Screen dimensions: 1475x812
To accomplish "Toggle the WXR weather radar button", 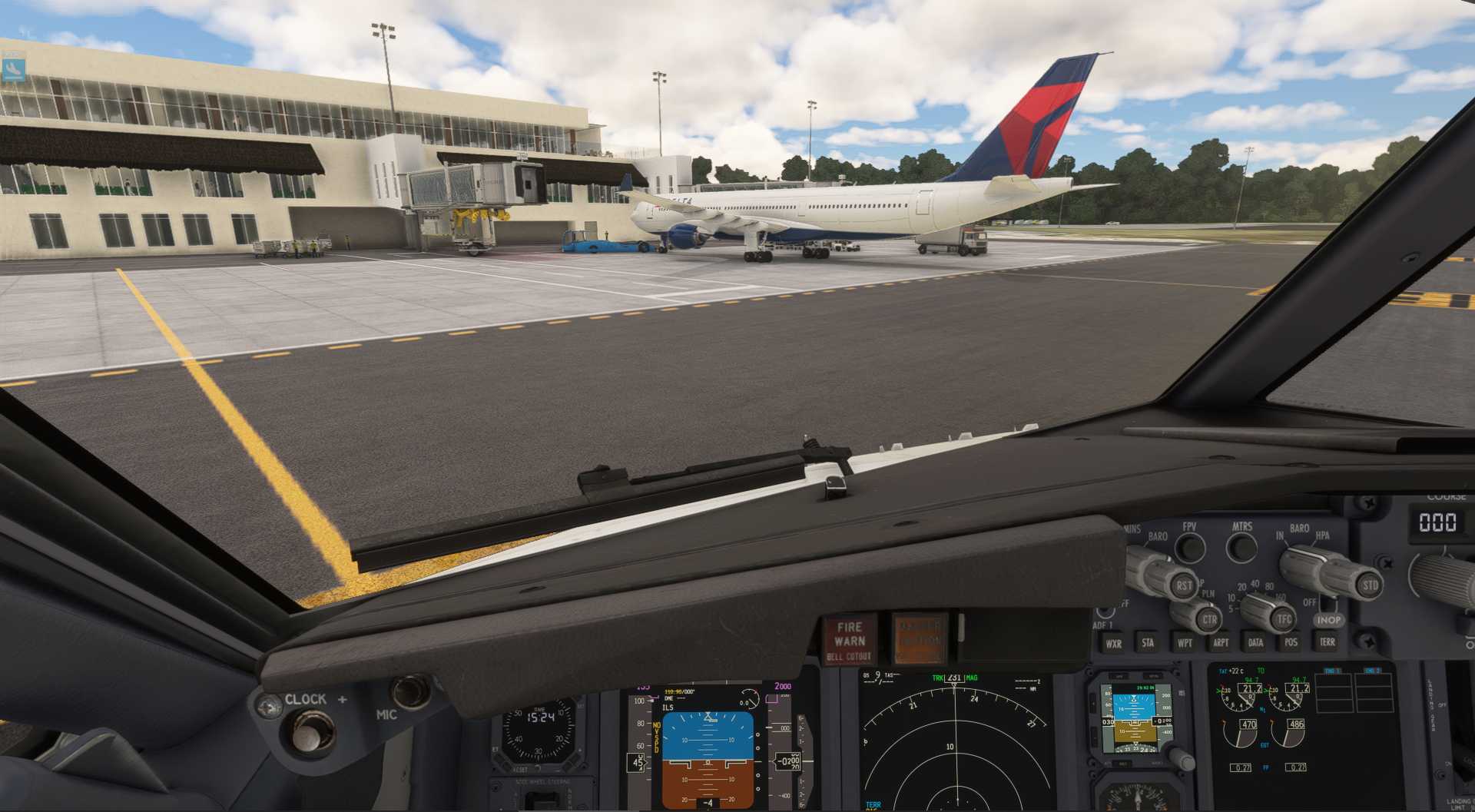I will tap(1113, 644).
